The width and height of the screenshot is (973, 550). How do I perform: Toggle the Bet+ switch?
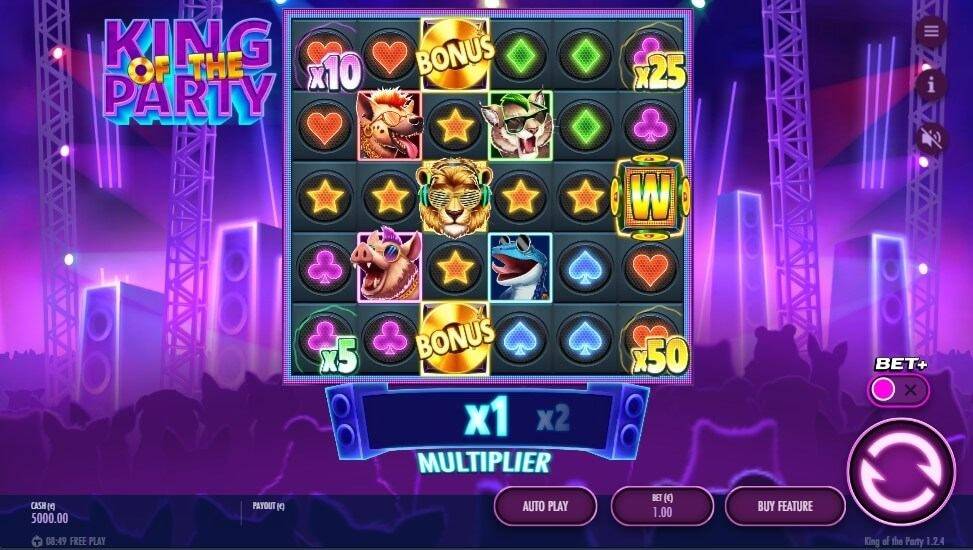coord(897,390)
